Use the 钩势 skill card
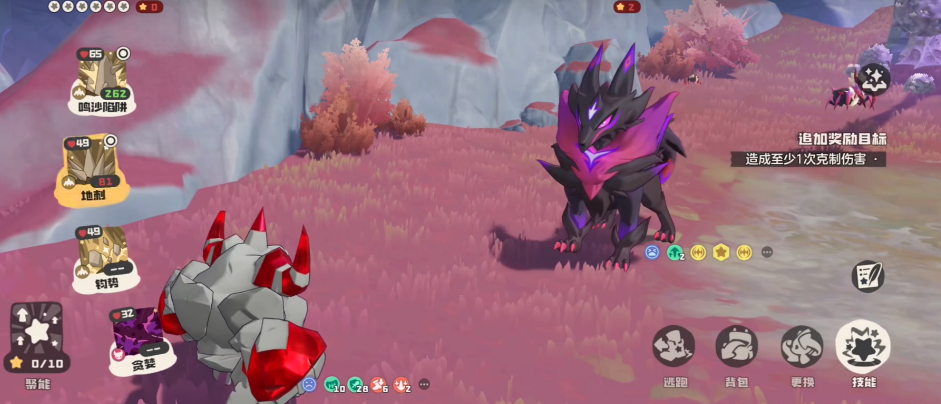The width and height of the screenshot is (941, 404). tap(104, 256)
